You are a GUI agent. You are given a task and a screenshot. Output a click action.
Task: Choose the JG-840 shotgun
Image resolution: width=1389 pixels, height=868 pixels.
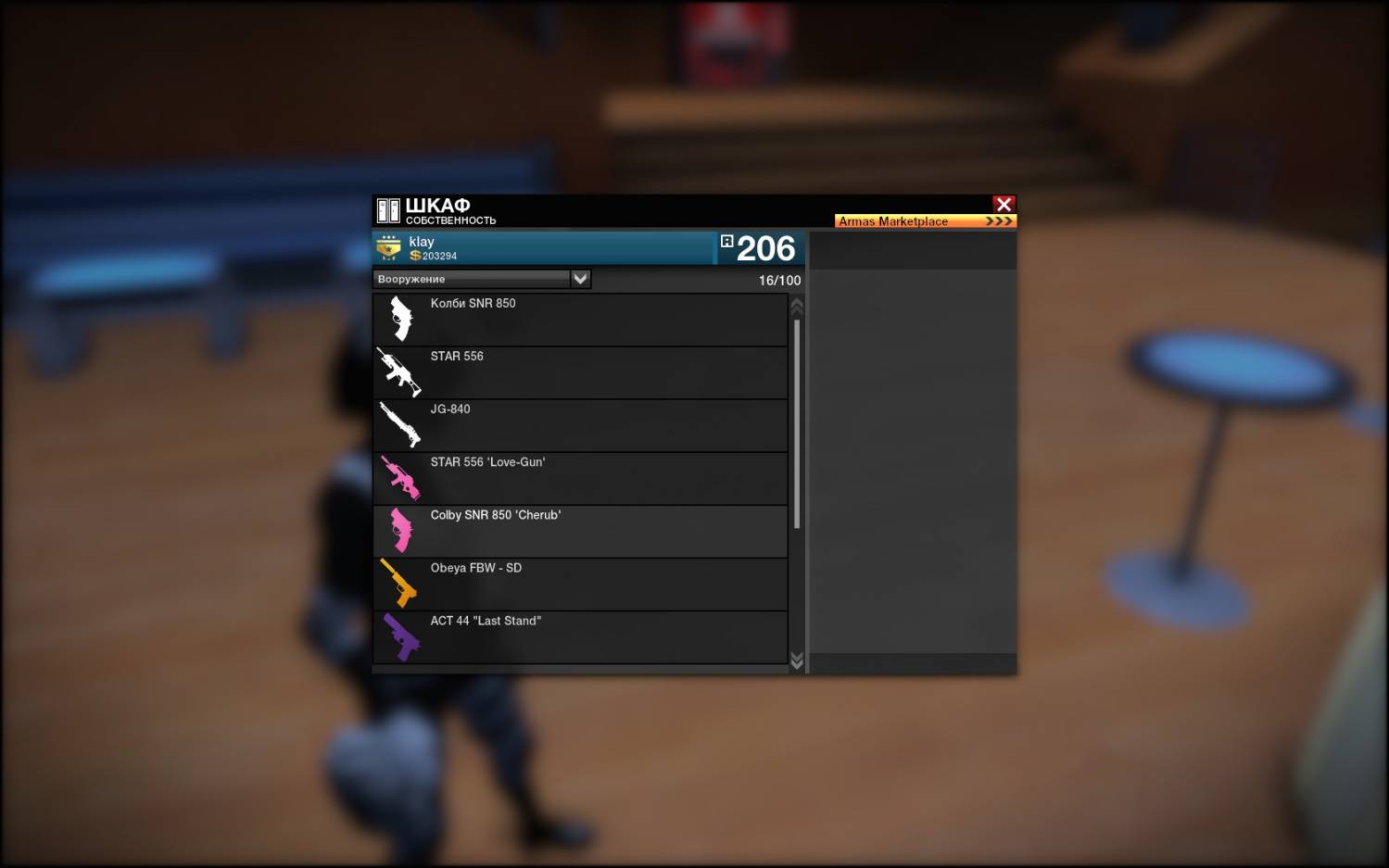tap(580, 425)
